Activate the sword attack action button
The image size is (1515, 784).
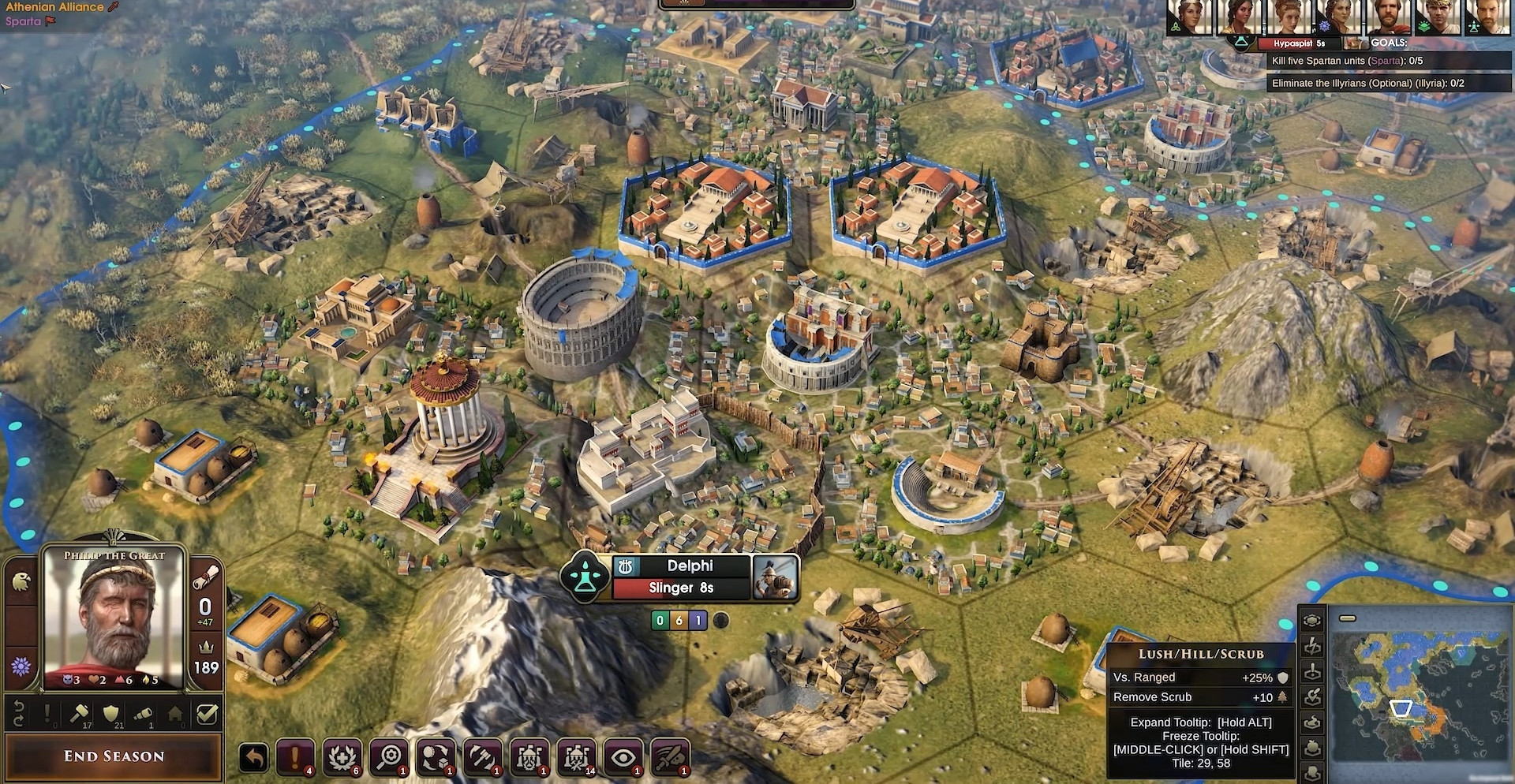671,758
